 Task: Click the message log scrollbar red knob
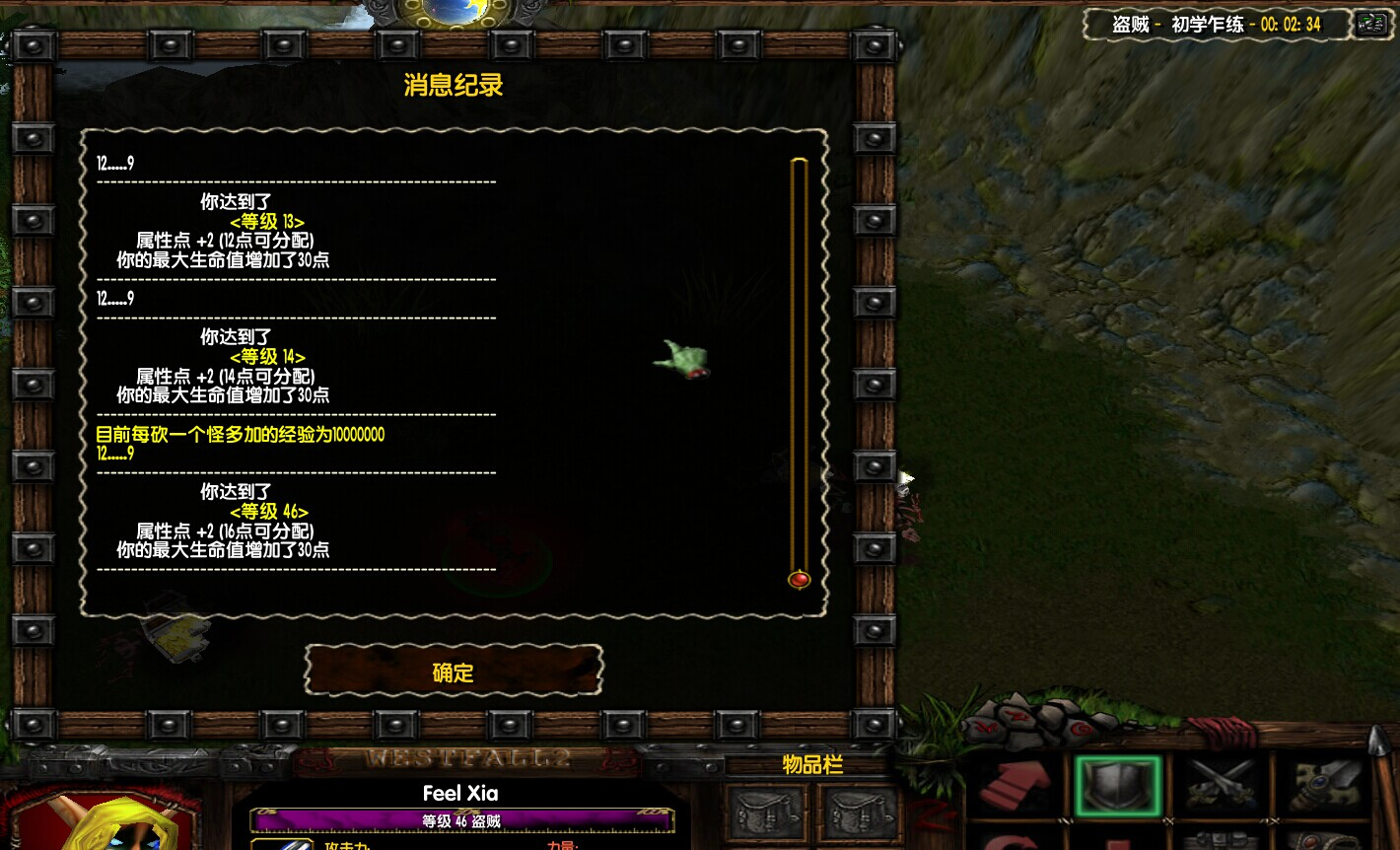[x=799, y=579]
